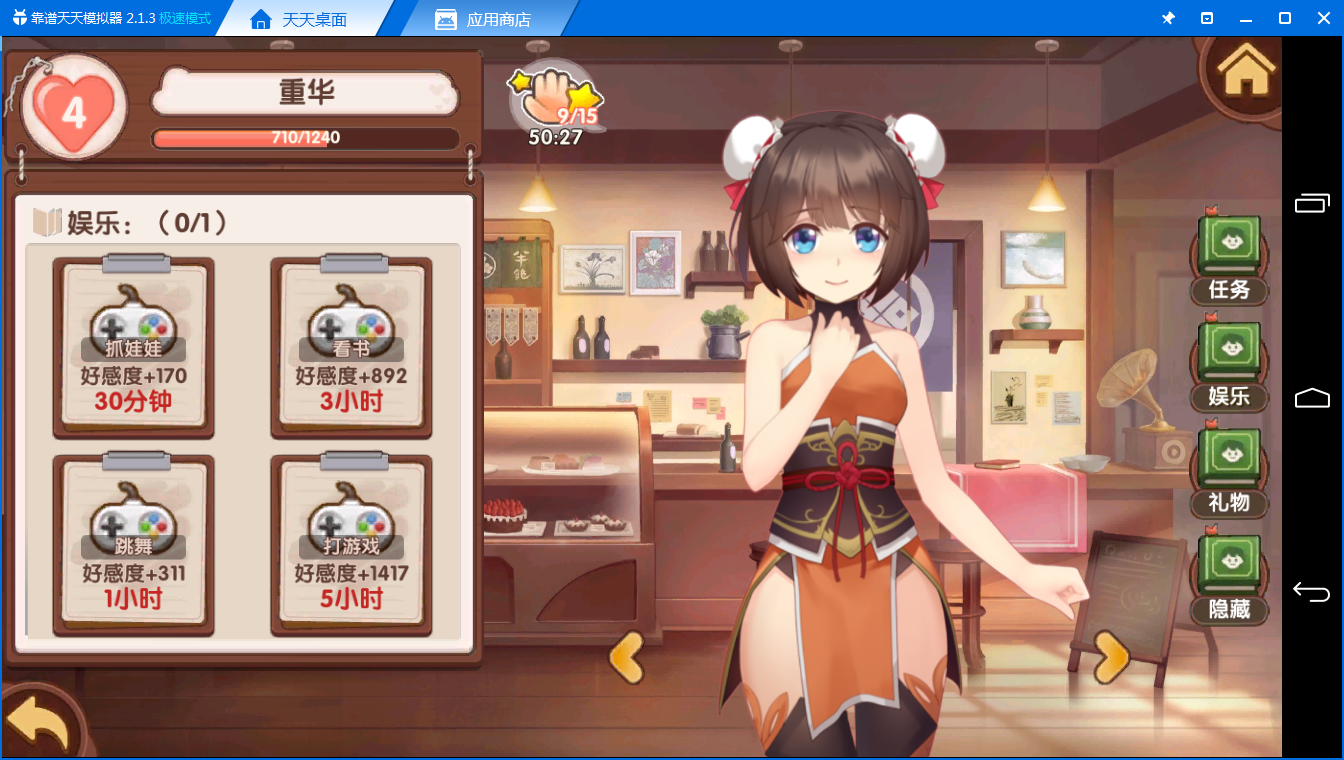Click the curved back arrow button
Image resolution: width=1344 pixels, height=760 pixels.
pyautogui.click(x=37, y=723)
